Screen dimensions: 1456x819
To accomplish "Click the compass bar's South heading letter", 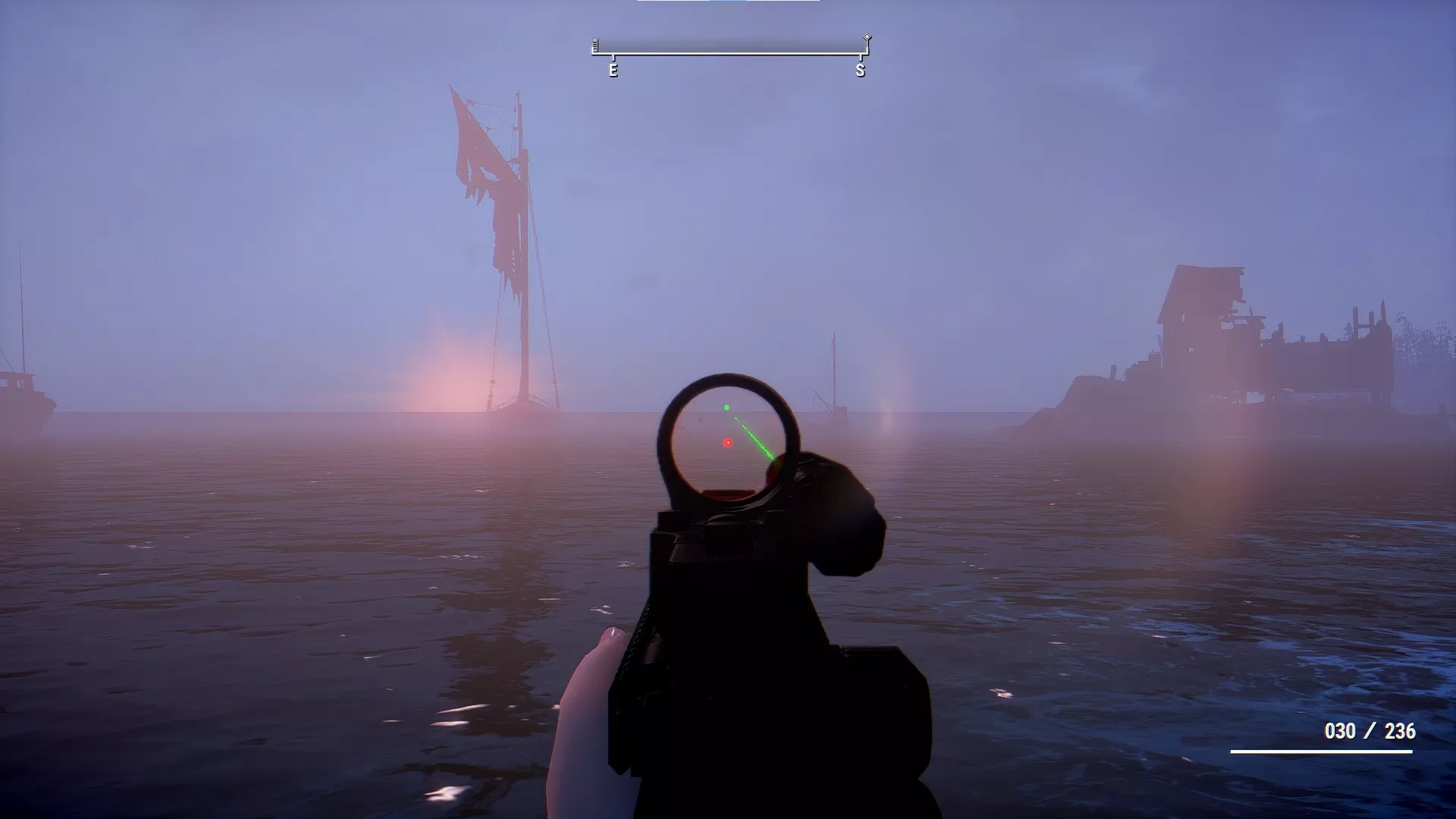I will 860,71.
